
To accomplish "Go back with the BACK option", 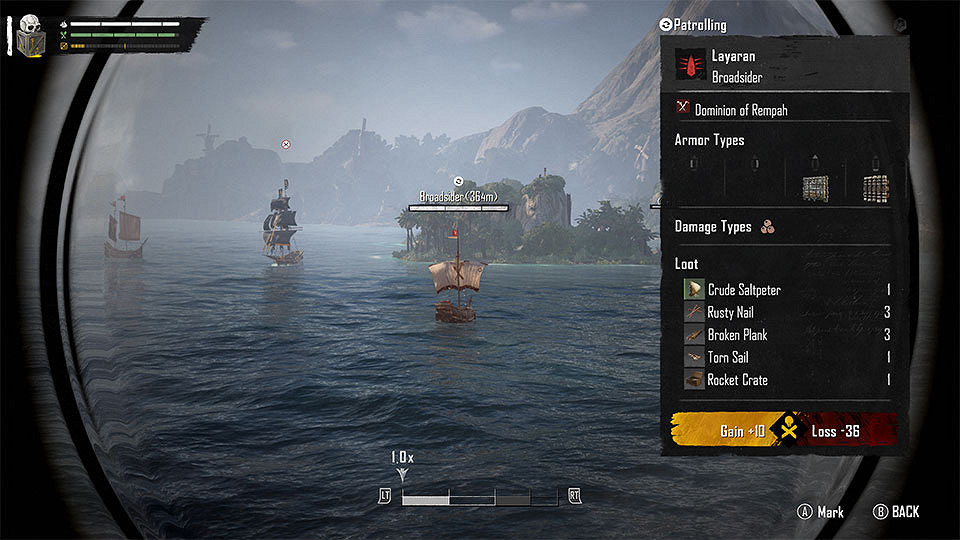I will click(x=896, y=512).
